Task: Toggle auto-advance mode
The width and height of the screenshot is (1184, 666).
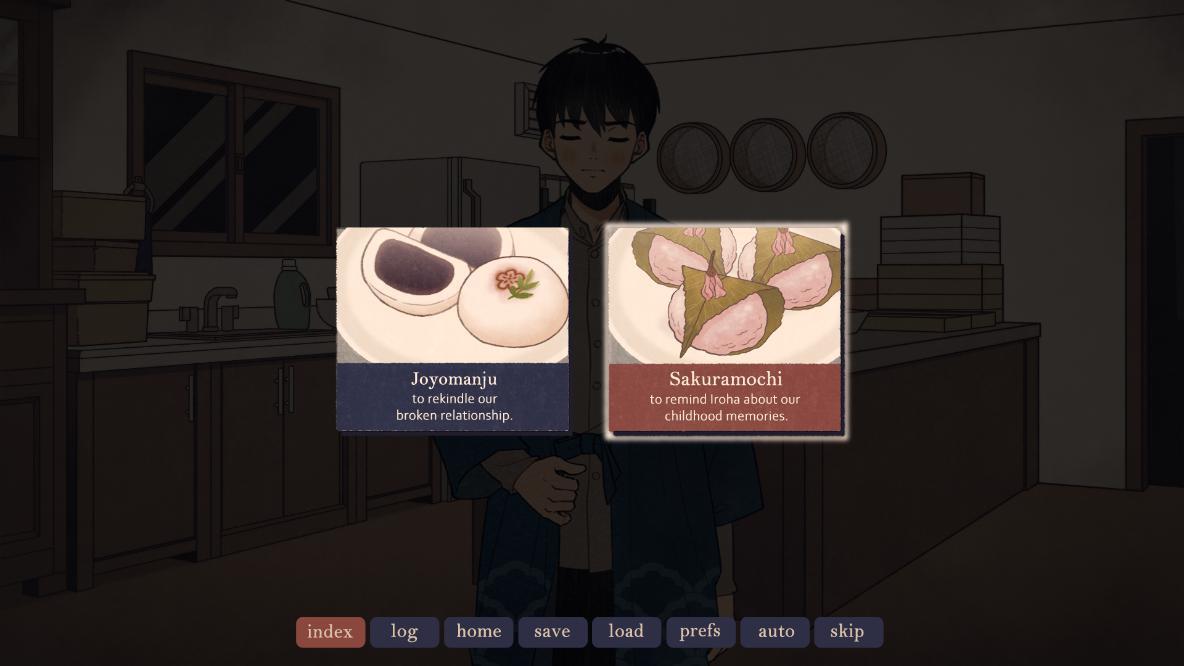Action: tap(775, 632)
